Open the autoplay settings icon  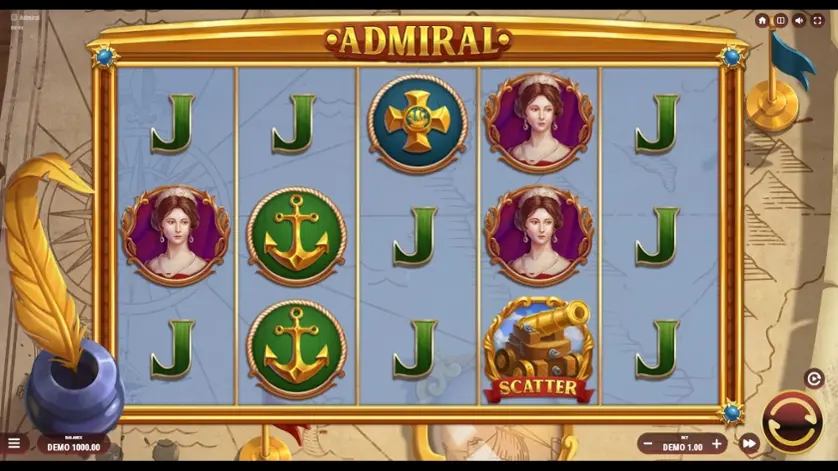tap(813, 379)
